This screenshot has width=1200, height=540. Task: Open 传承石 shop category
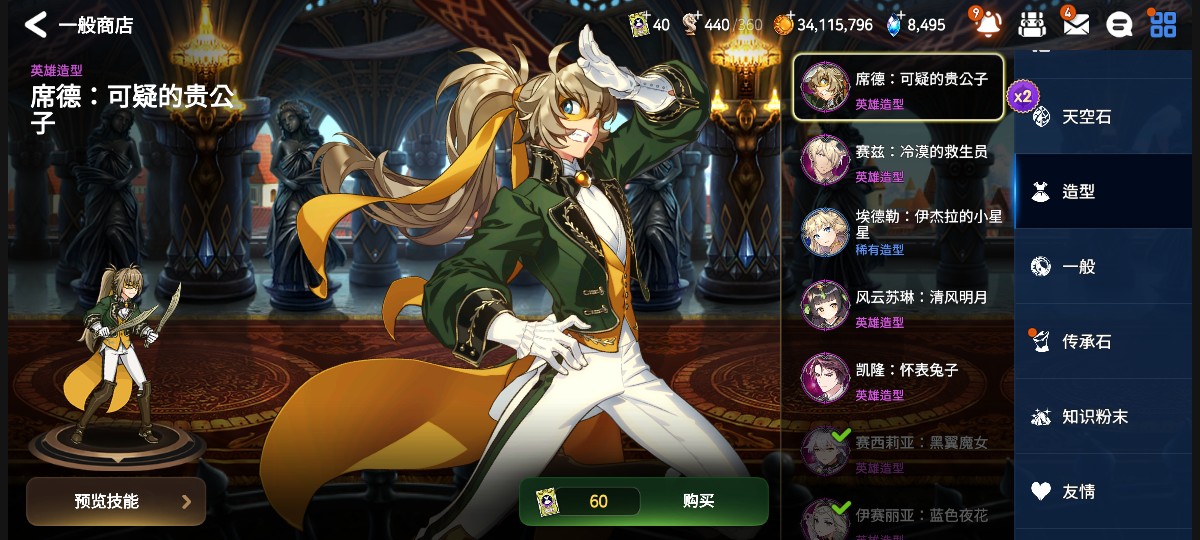point(1085,342)
